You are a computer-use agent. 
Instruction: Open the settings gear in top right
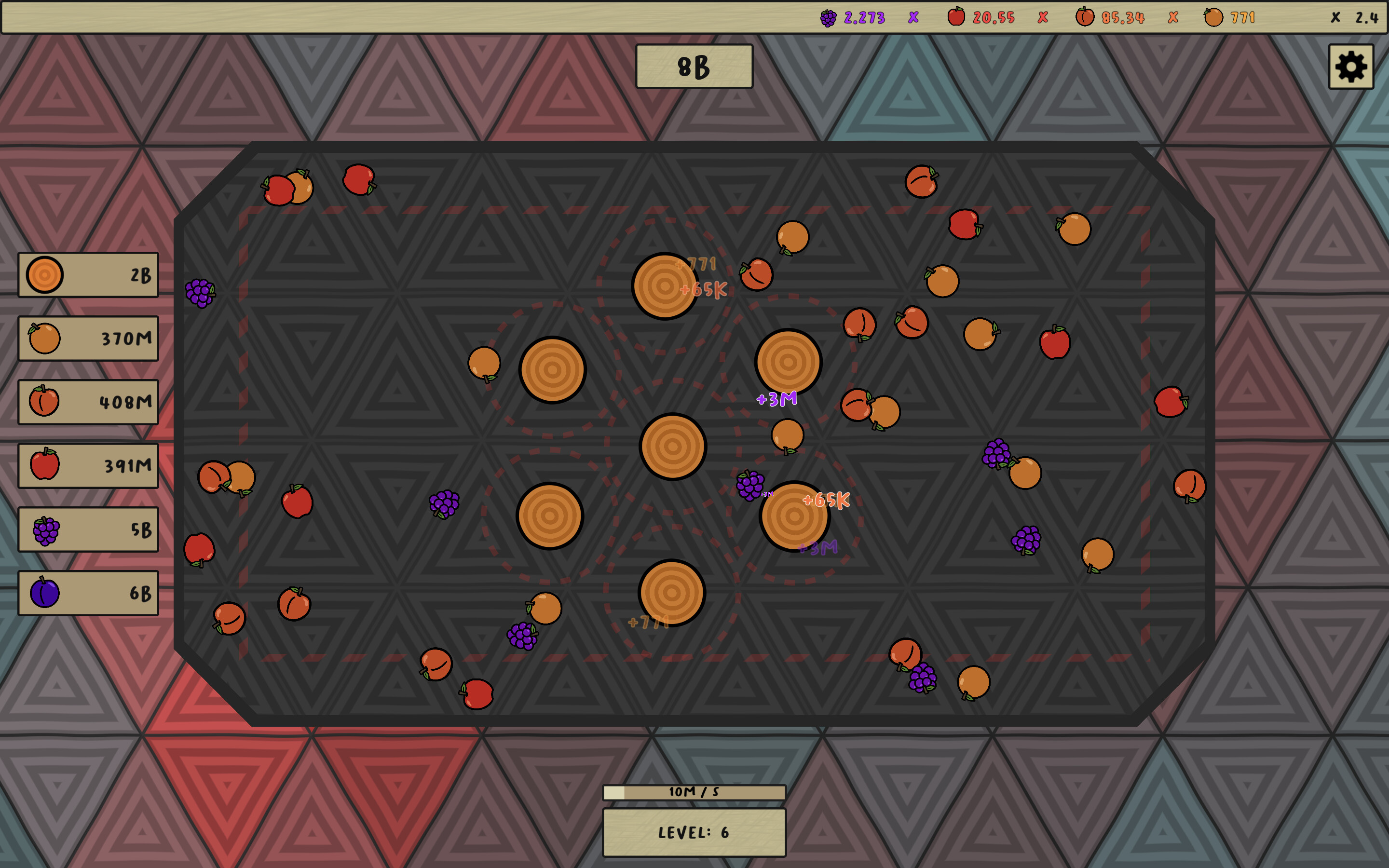(x=1352, y=67)
